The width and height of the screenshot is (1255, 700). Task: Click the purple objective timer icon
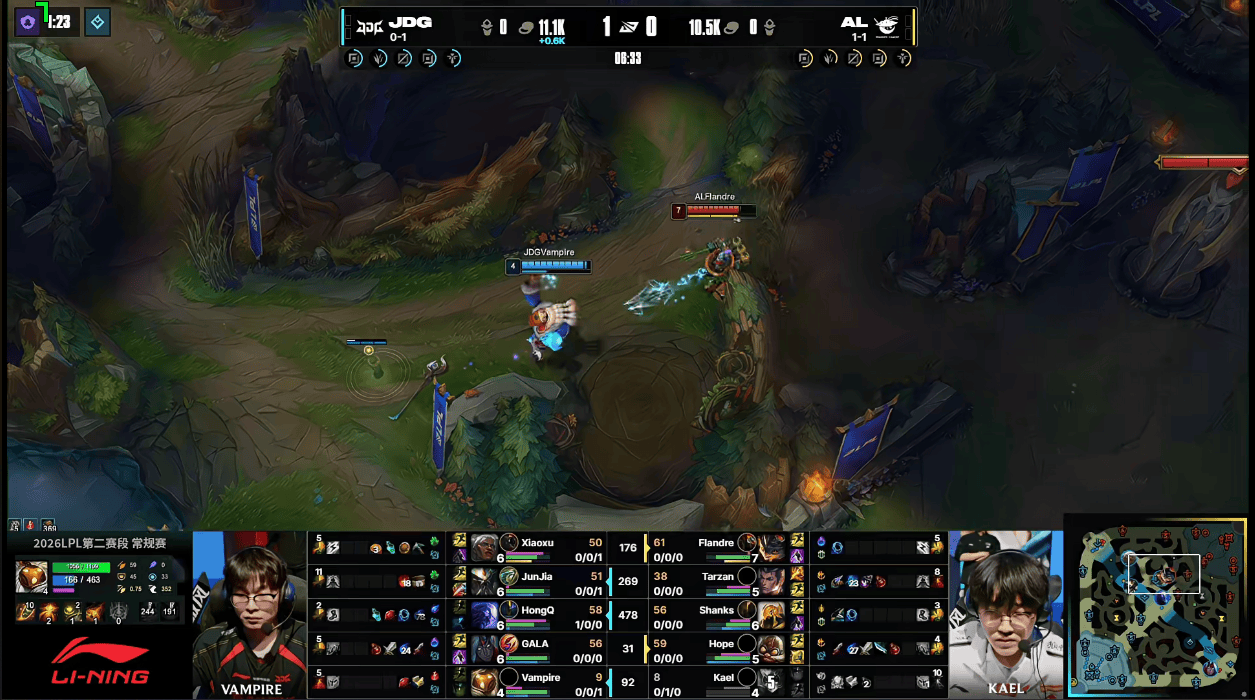(28, 21)
